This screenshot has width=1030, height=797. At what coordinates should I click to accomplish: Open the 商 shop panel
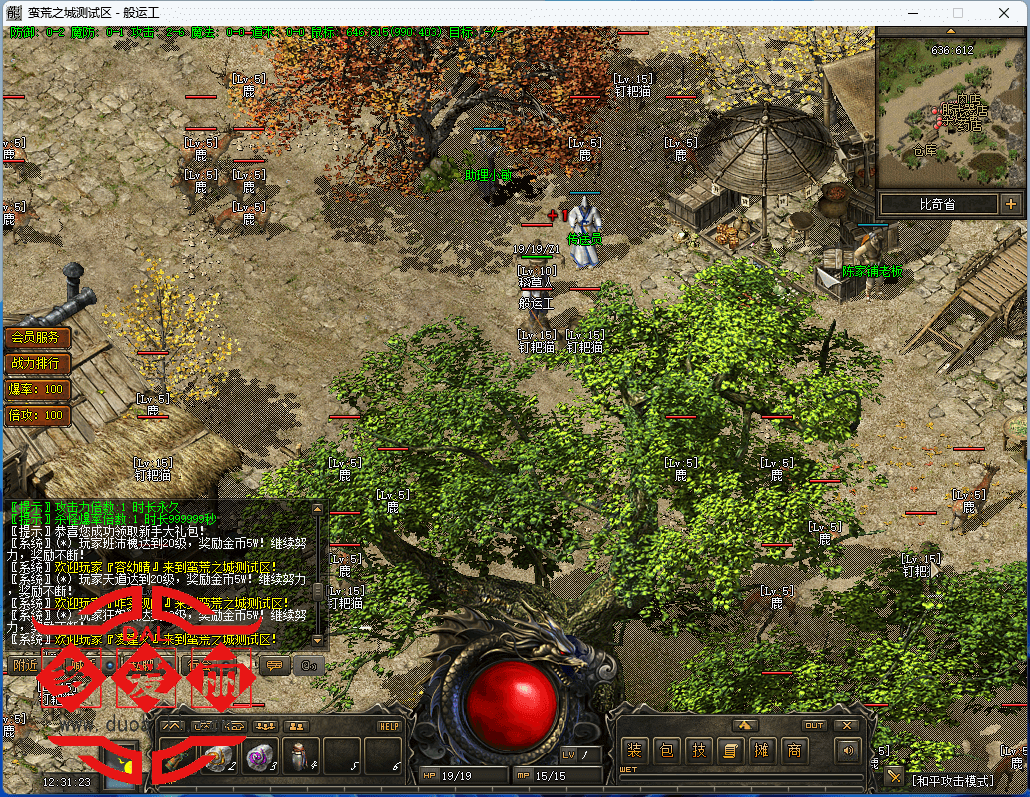coord(794,750)
